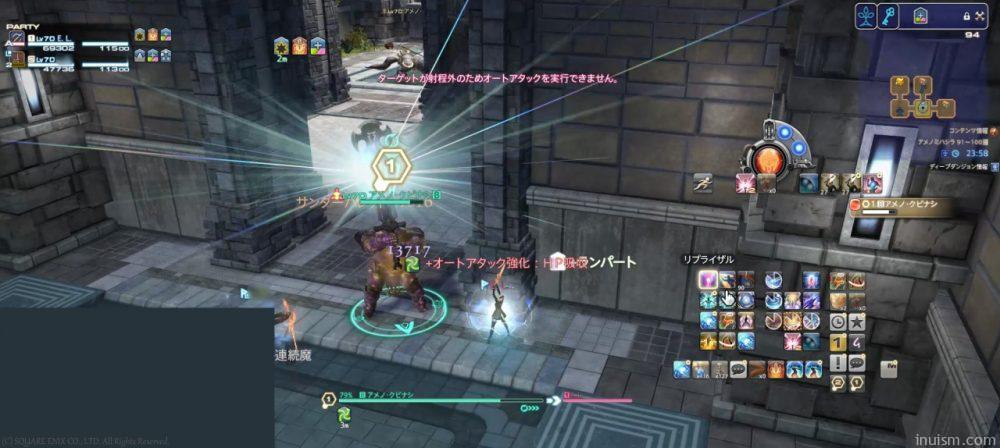Click the exclamation mark hotbar icon

click(838, 363)
